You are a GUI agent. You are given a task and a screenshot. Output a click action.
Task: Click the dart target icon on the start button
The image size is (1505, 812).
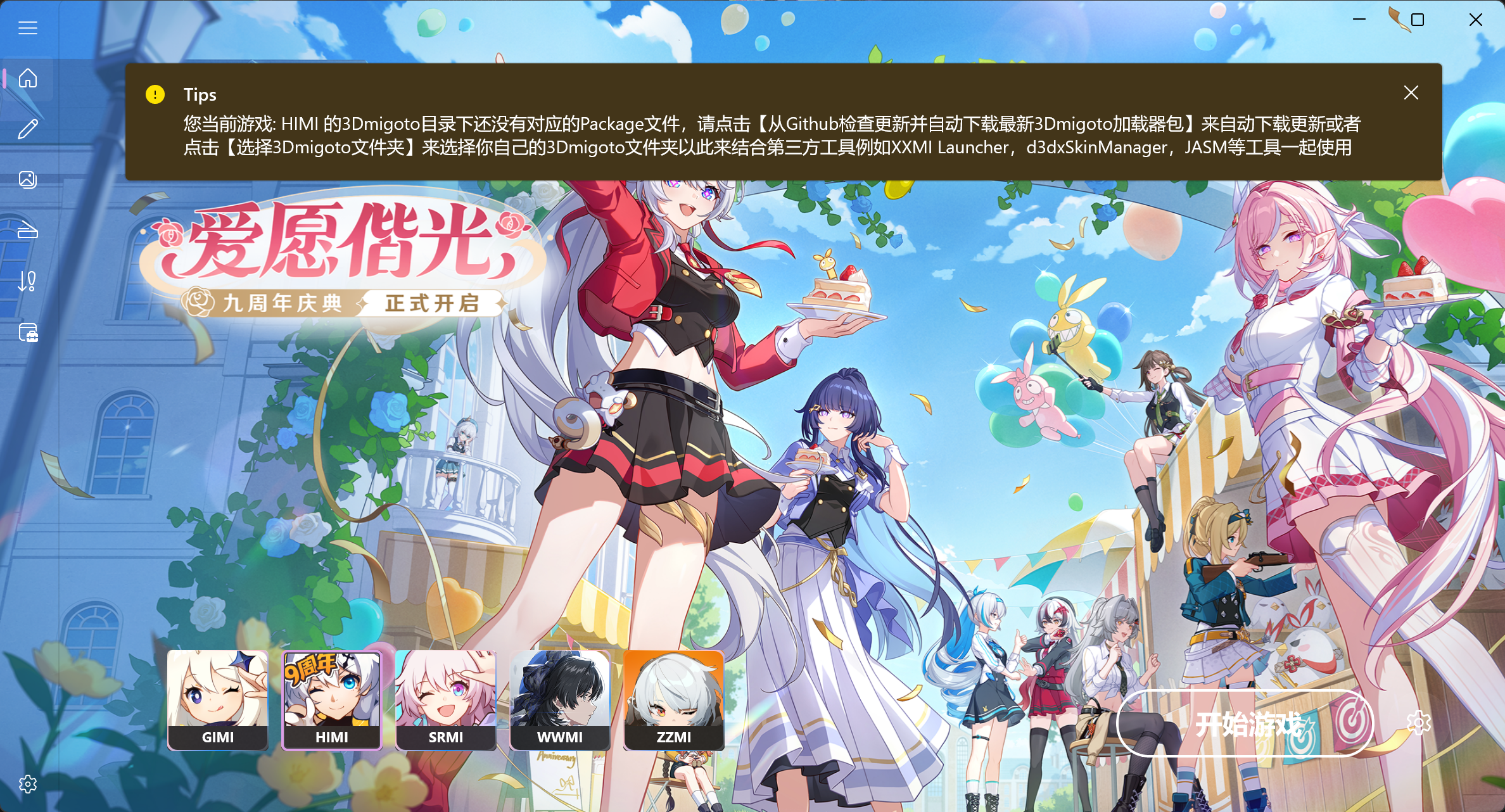[1352, 721]
